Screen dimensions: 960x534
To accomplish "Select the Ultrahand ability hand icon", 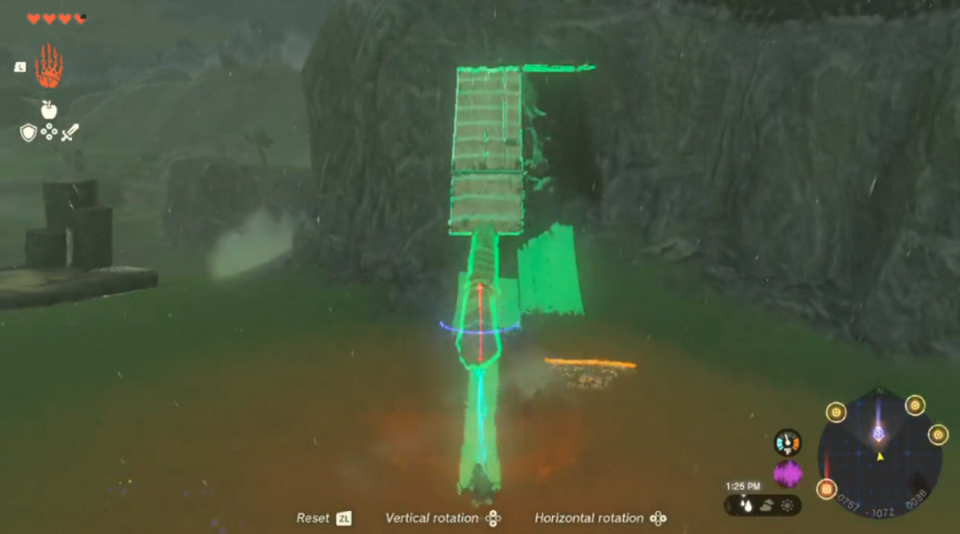I will tap(48, 66).
